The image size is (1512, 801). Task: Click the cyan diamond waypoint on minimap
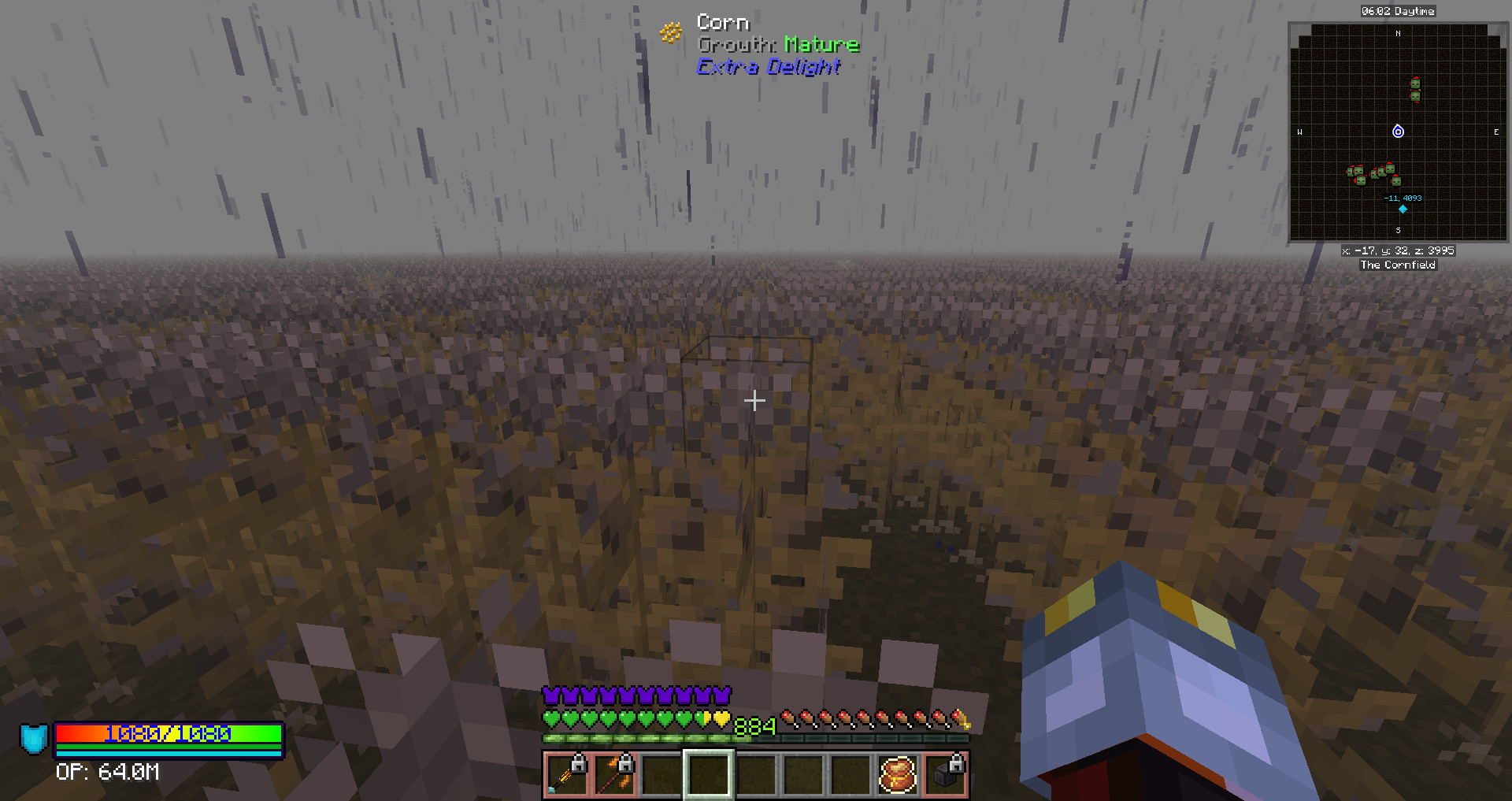pos(1403,210)
